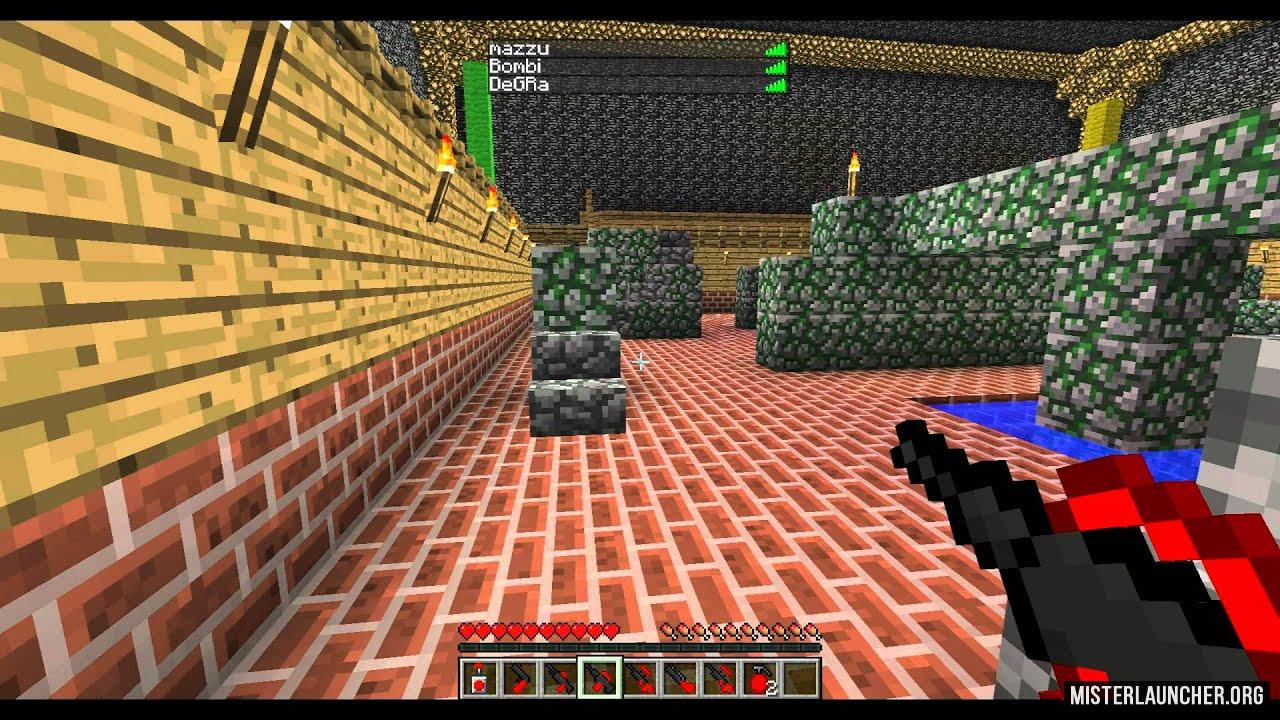Open the MISTERLAUNCHER.ORG watermark link
Image resolution: width=1280 pixels, height=720 pixels.
[1166, 695]
